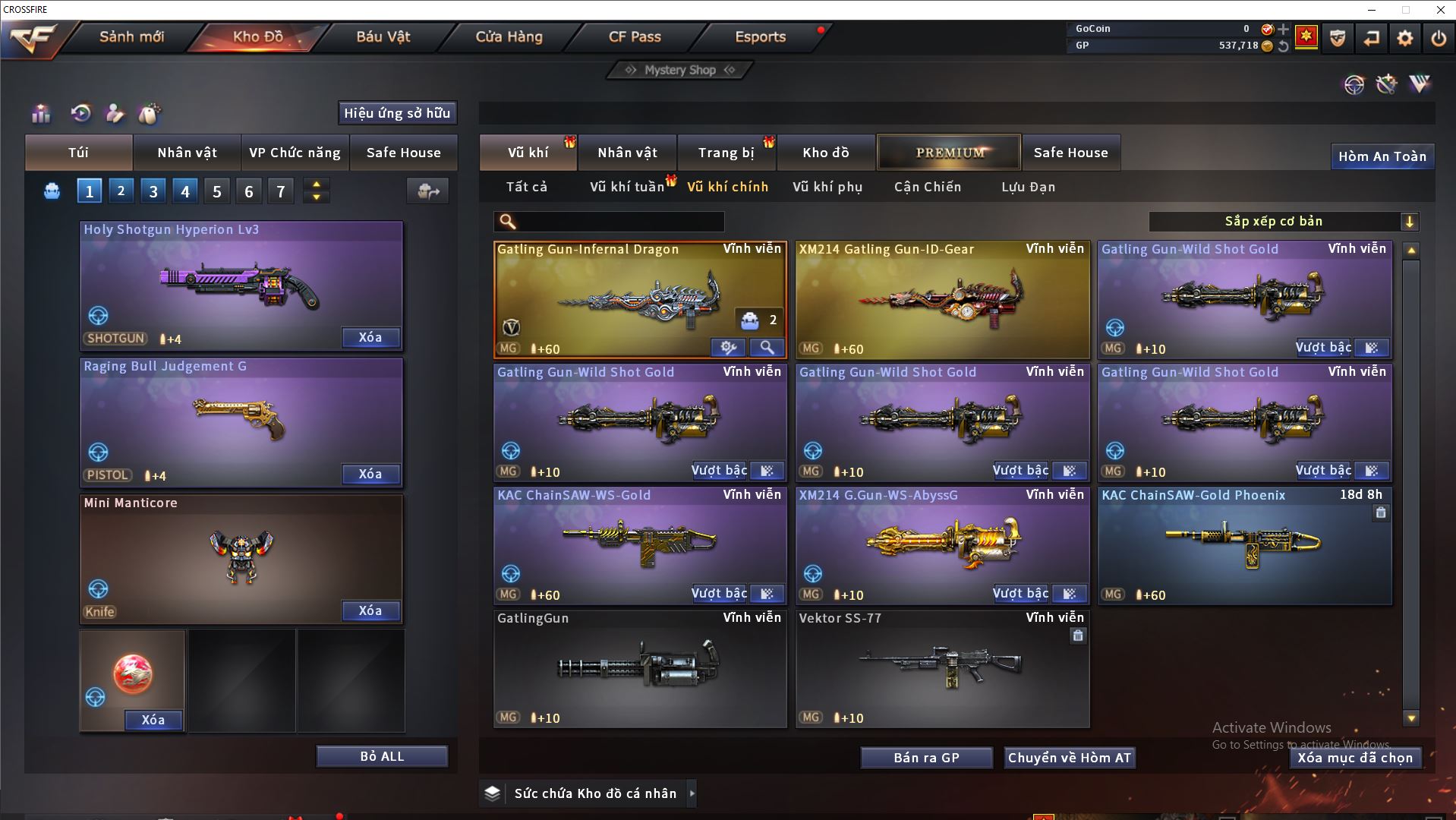Show the Vũ khí phụ sub-category
1456x820 pixels.
tap(827, 187)
